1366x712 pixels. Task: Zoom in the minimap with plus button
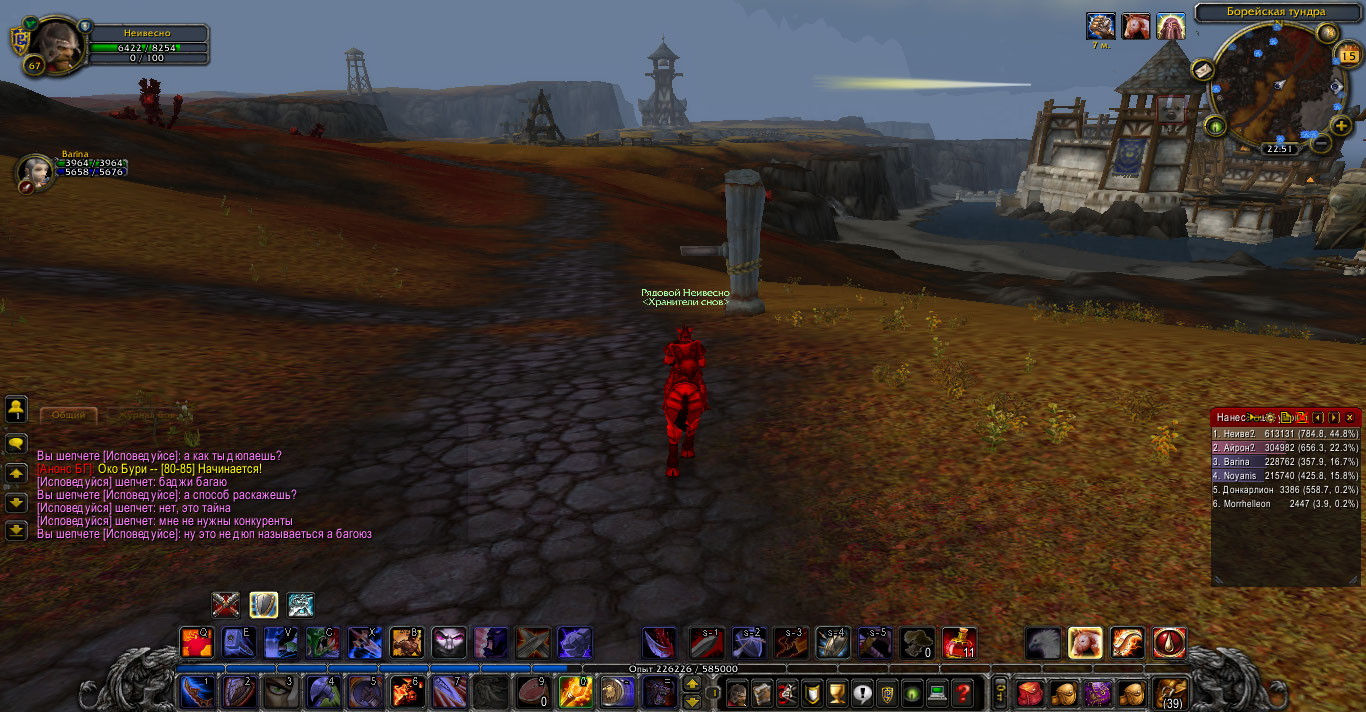[1342, 126]
